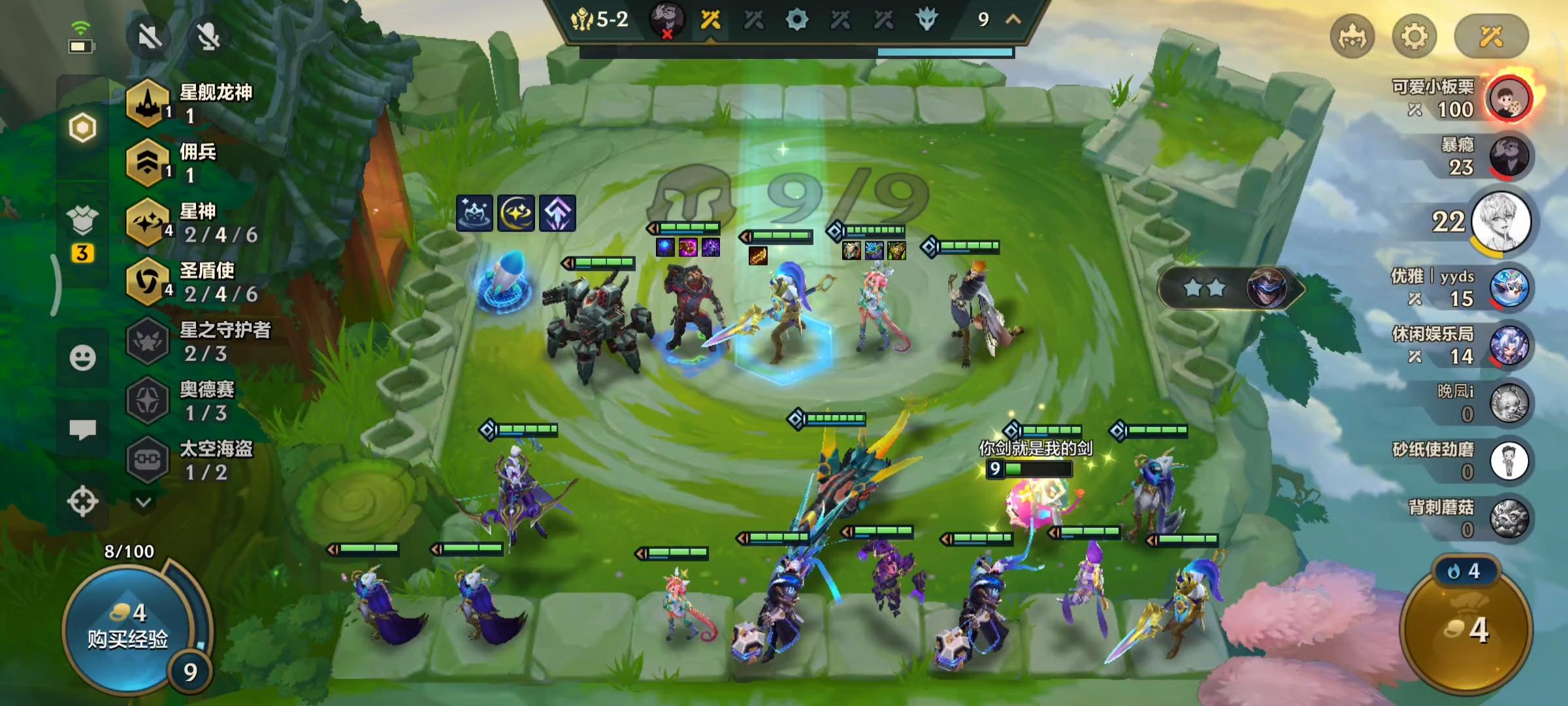Toggle the muted microphone icon
The width and height of the screenshot is (1568, 706).
pyautogui.click(x=208, y=37)
